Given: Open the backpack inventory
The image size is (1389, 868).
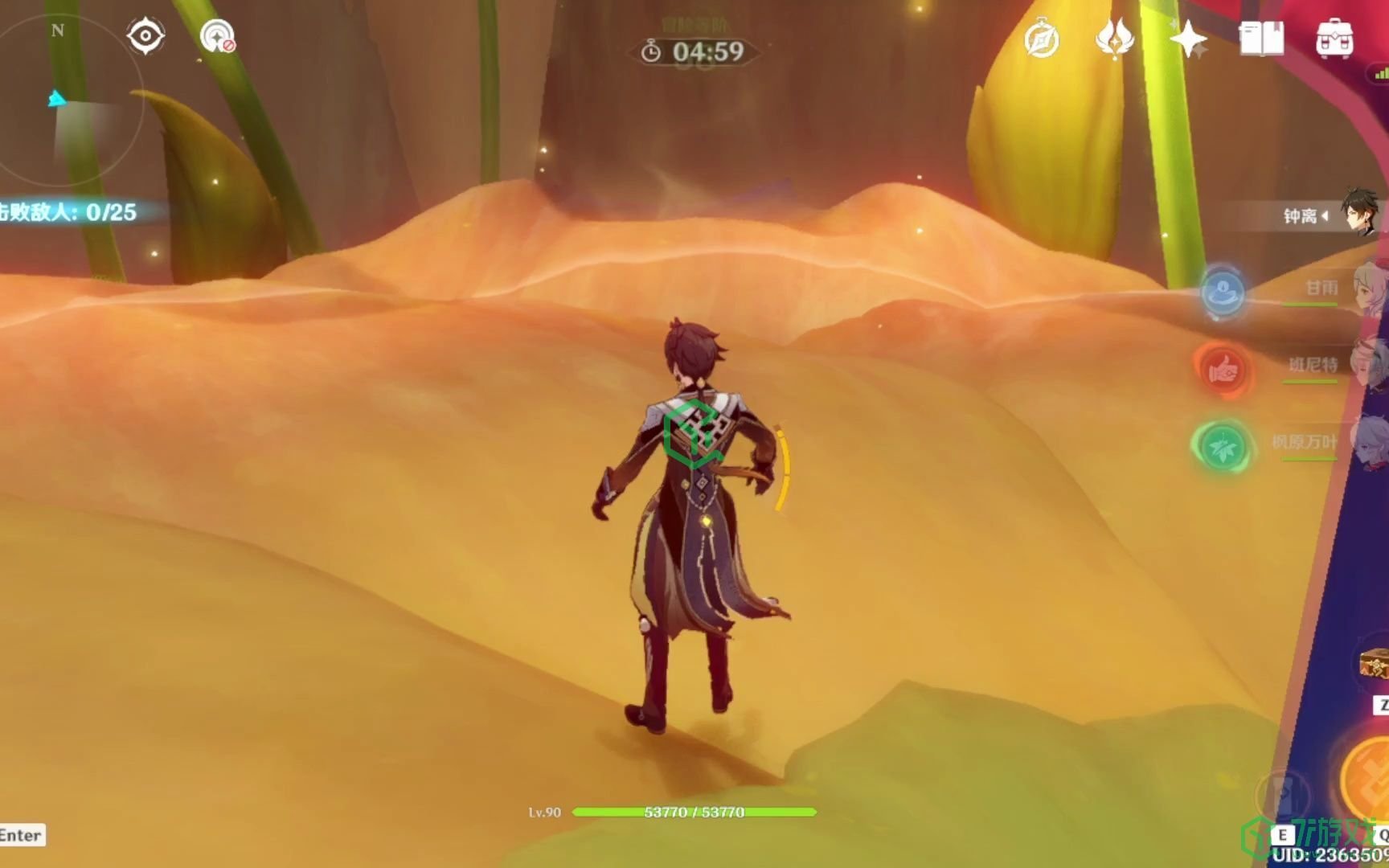Looking at the screenshot, I should click(1334, 39).
